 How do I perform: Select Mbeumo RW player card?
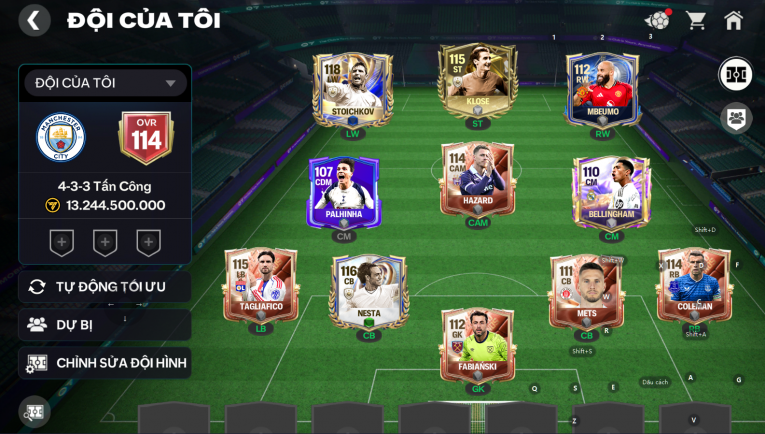602,90
